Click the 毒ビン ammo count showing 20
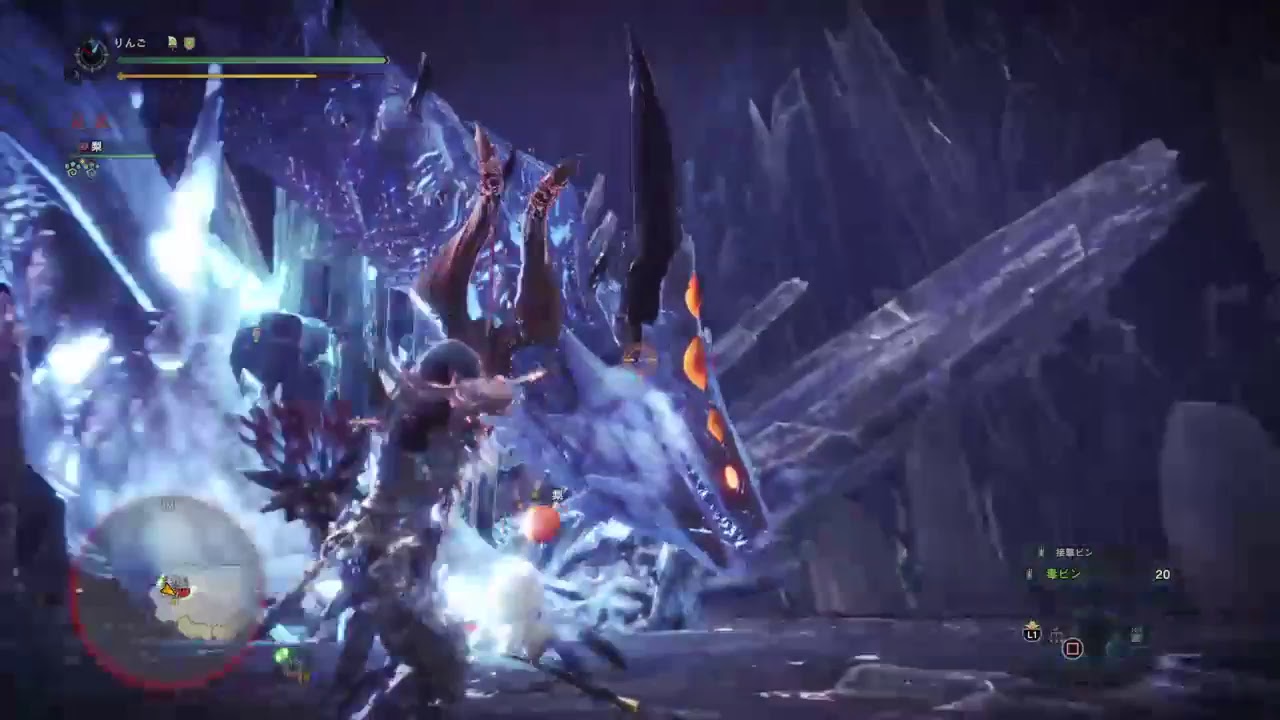The width and height of the screenshot is (1280, 720). pyautogui.click(x=1163, y=574)
